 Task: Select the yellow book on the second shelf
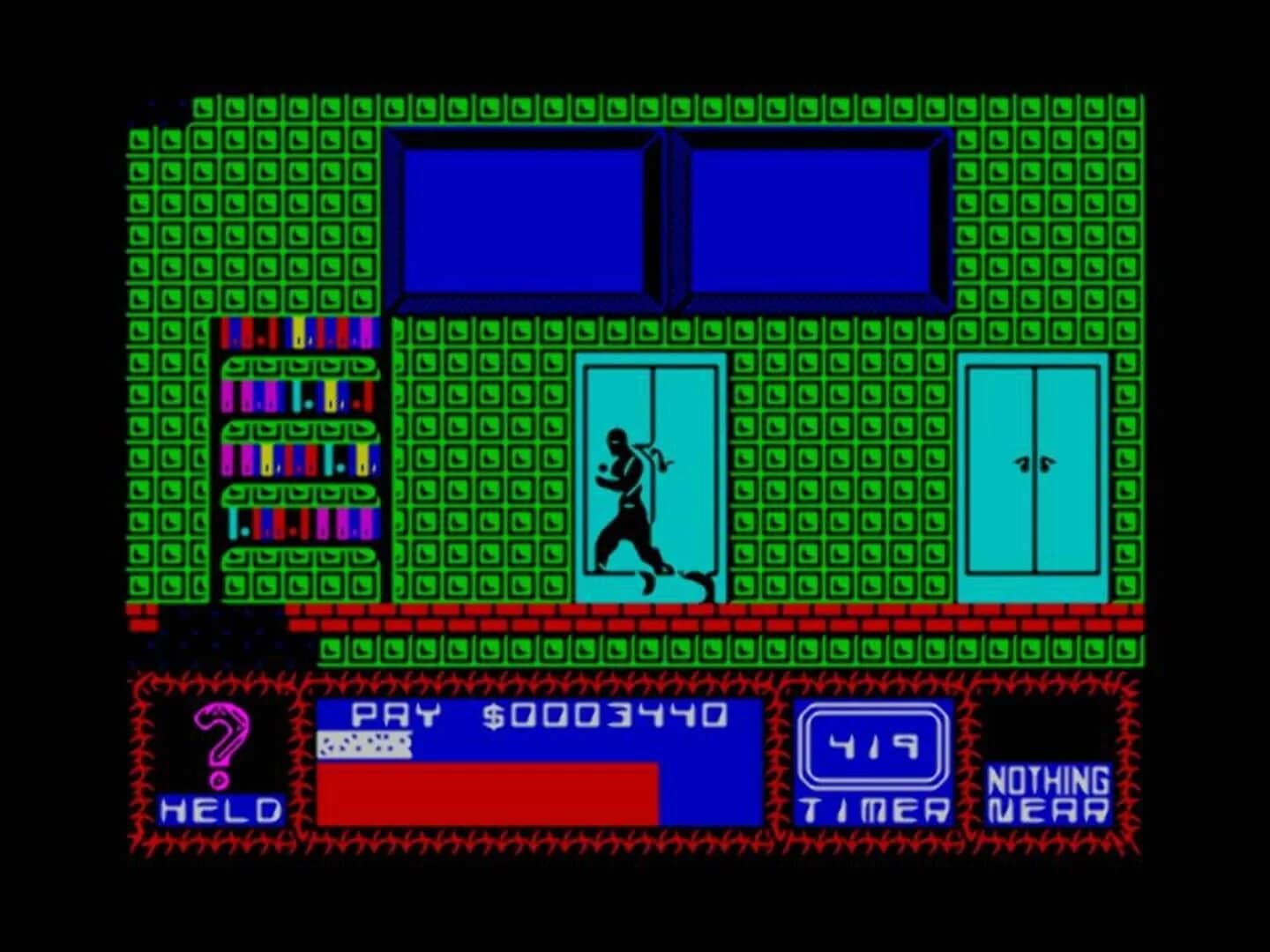click(330, 397)
